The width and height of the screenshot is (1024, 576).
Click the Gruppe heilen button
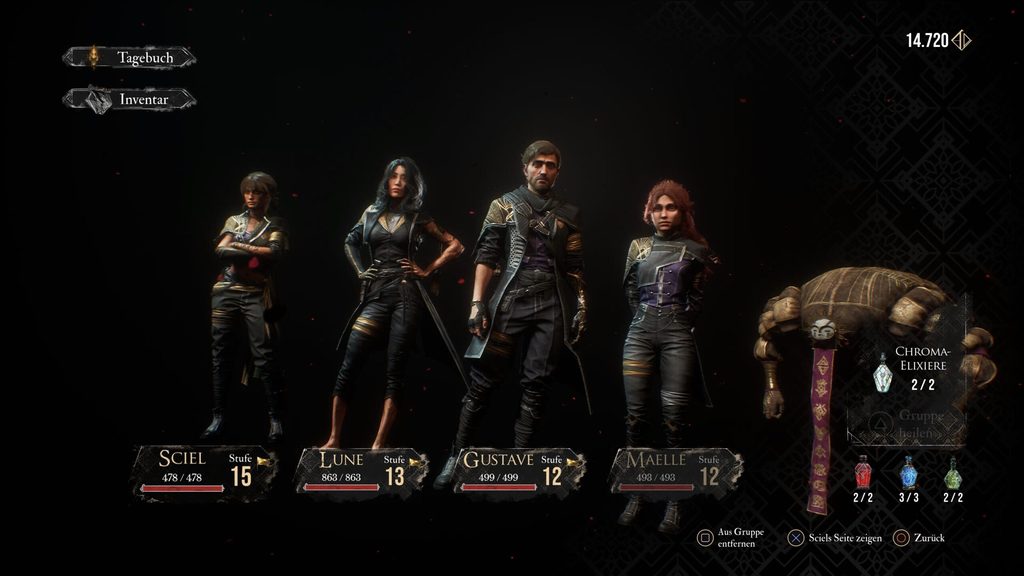point(908,425)
